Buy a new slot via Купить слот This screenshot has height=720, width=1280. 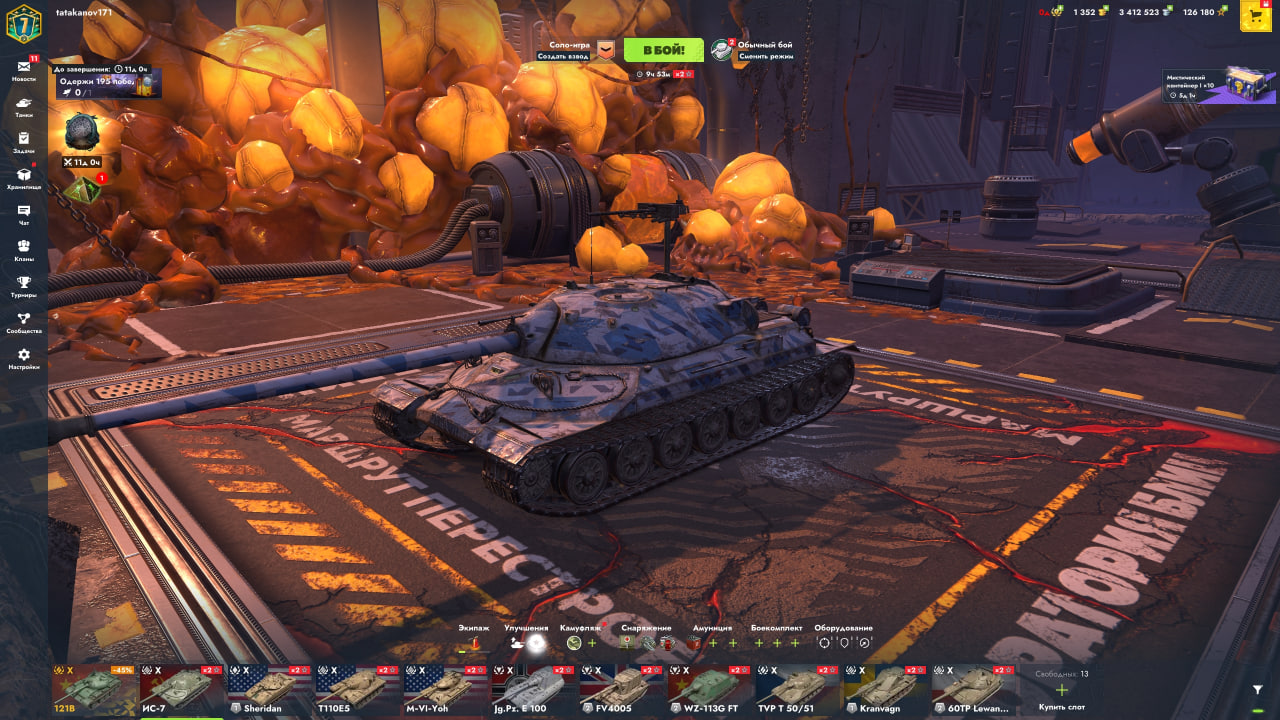[1062, 692]
